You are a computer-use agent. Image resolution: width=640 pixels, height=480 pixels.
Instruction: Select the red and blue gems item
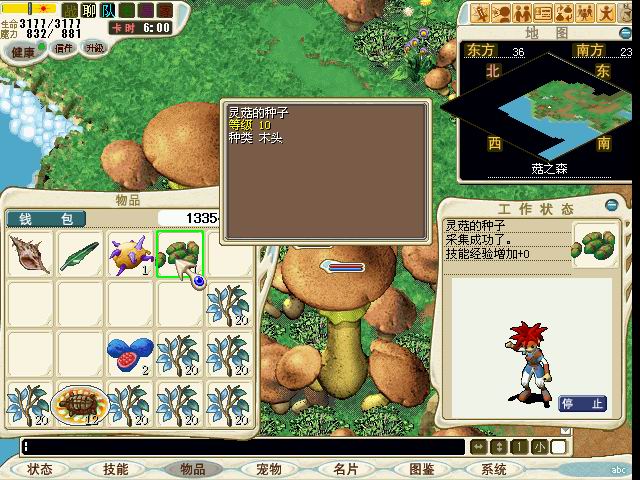tap(129, 353)
